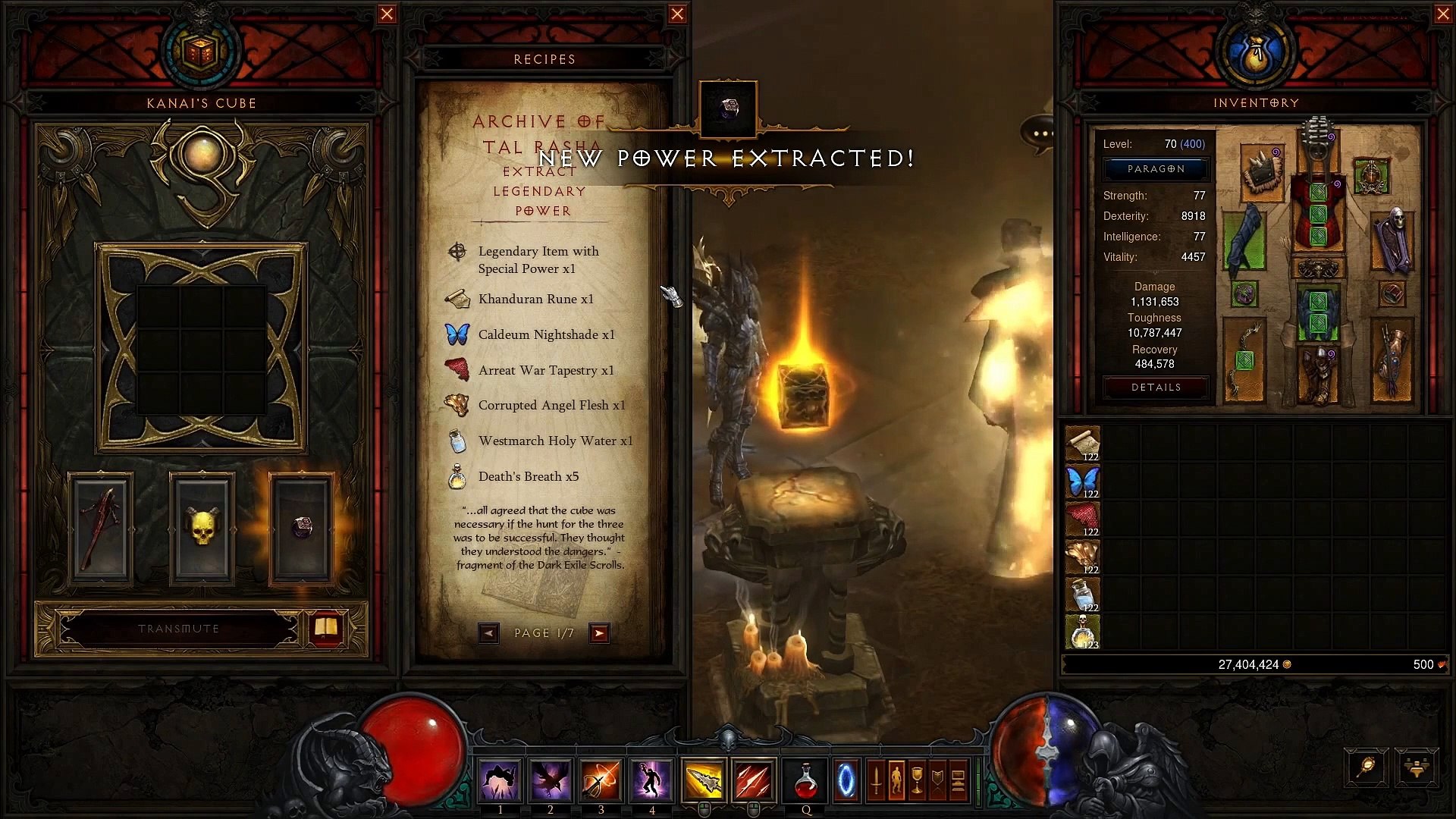Open the Paragon points window
Screen dimensions: 1456x819
click(x=1156, y=169)
